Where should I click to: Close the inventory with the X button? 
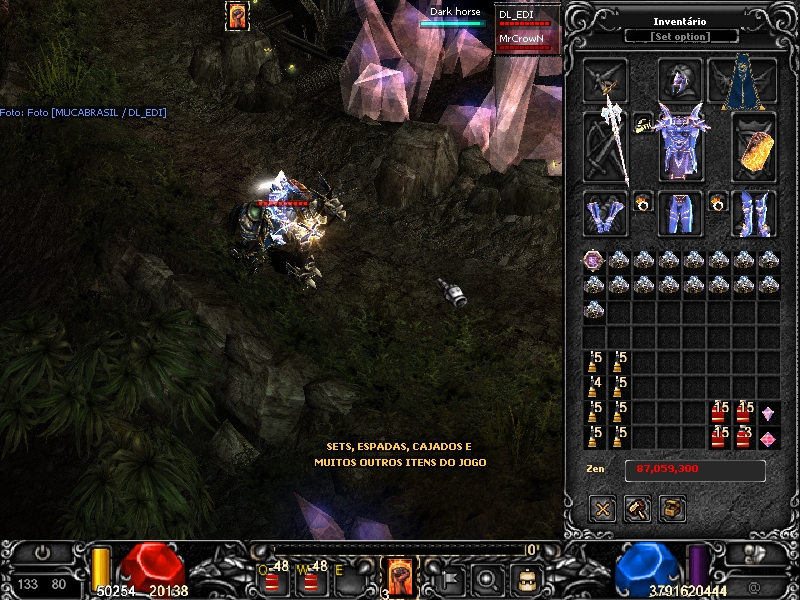pyautogui.click(x=603, y=508)
